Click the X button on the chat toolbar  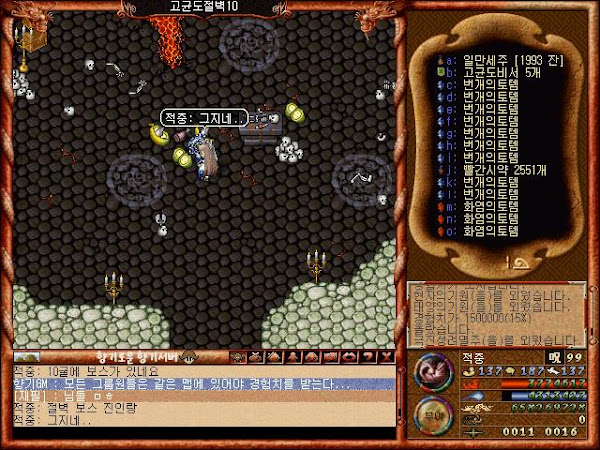tap(385, 356)
